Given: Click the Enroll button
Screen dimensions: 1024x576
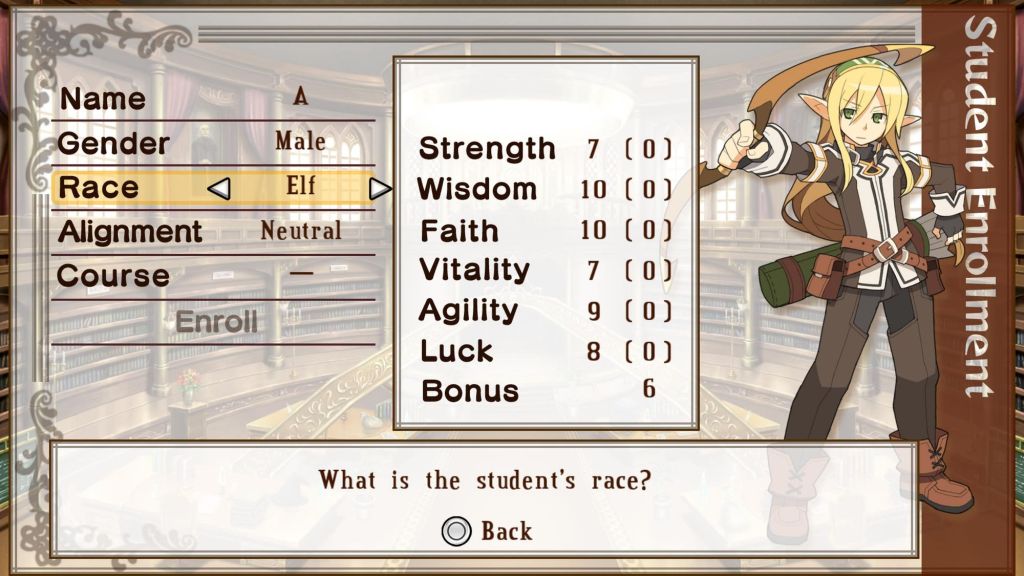Looking at the screenshot, I should pos(216,322).
